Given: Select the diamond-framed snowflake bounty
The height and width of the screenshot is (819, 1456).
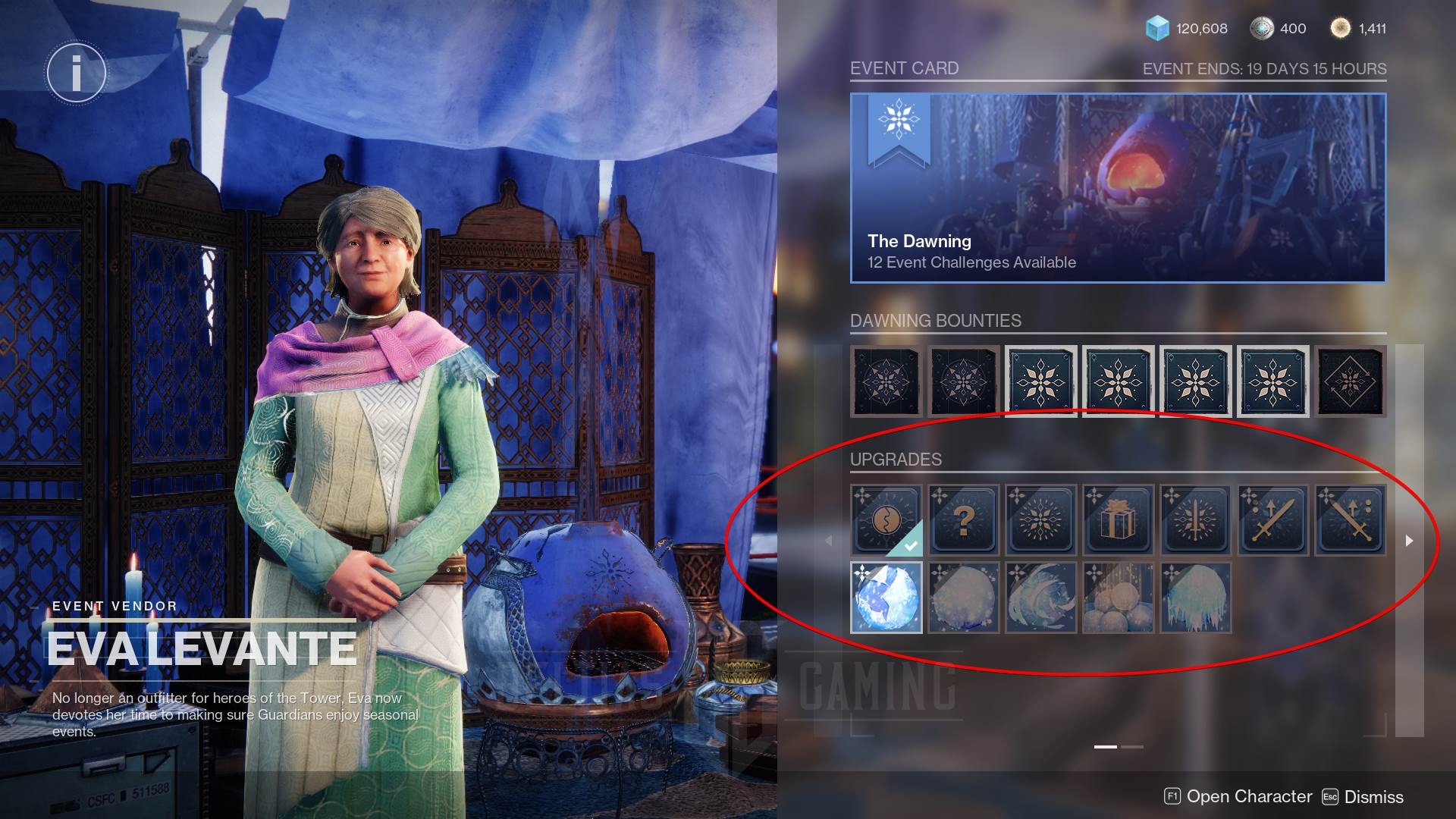Looking at the screenshot, I should pos(1350,381).
